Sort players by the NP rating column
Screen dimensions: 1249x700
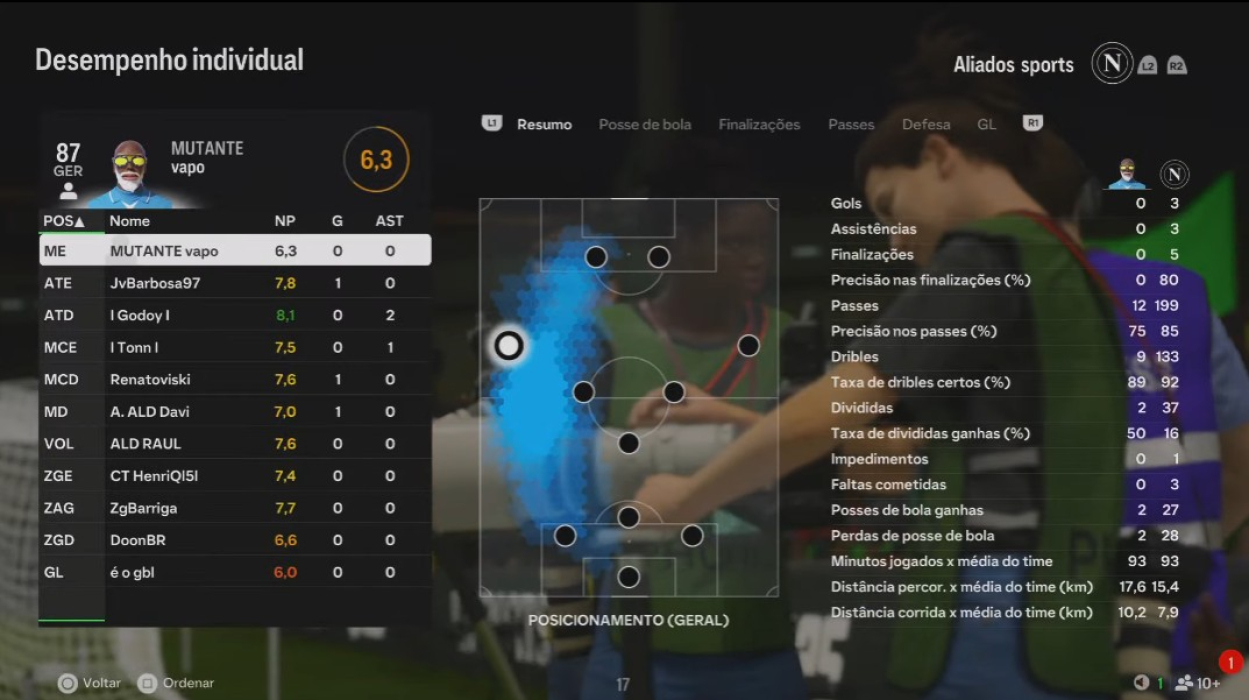(x=285, y=221)
